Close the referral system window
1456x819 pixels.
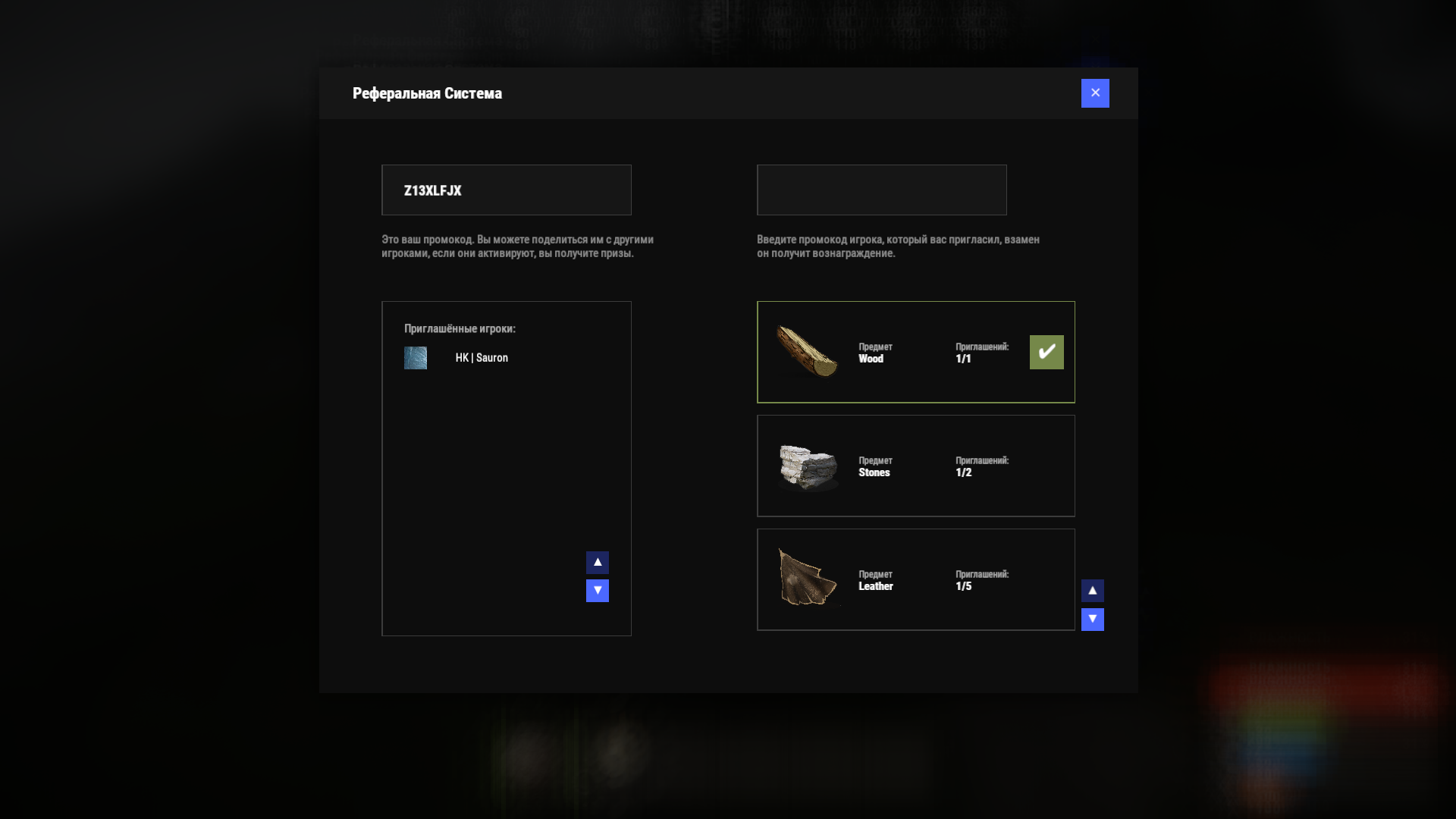pyautogui.click(x=1095, y=93)
